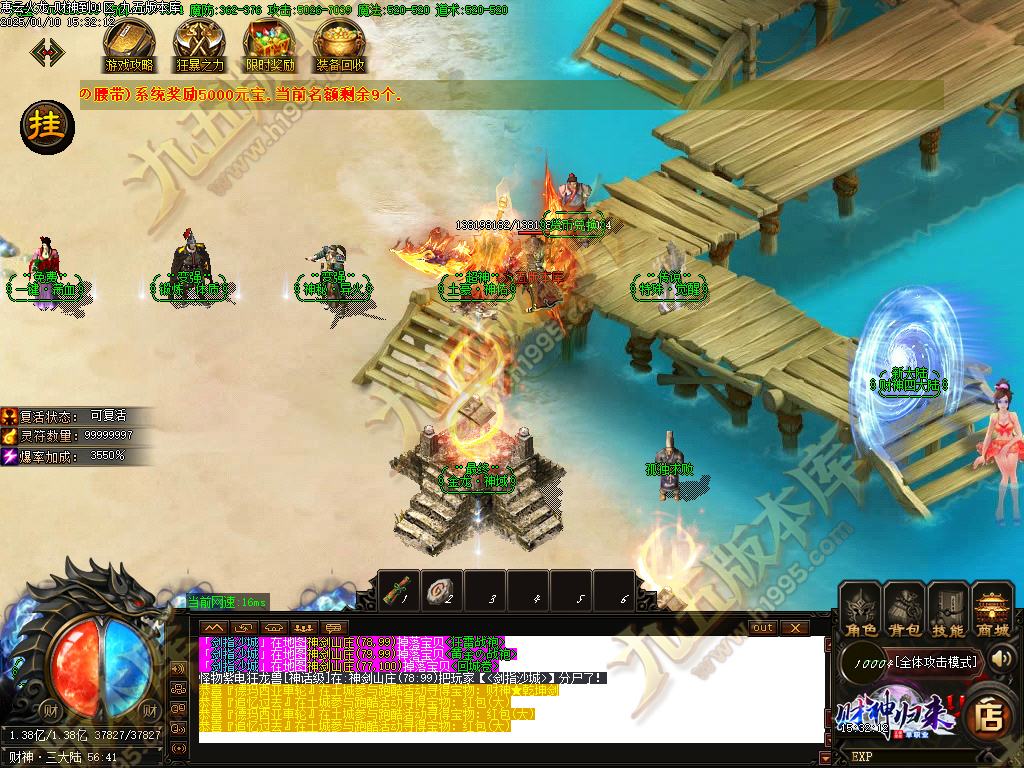Open the 游戏攻略 game guide
1024x768 pixels.
pos(129,44)
